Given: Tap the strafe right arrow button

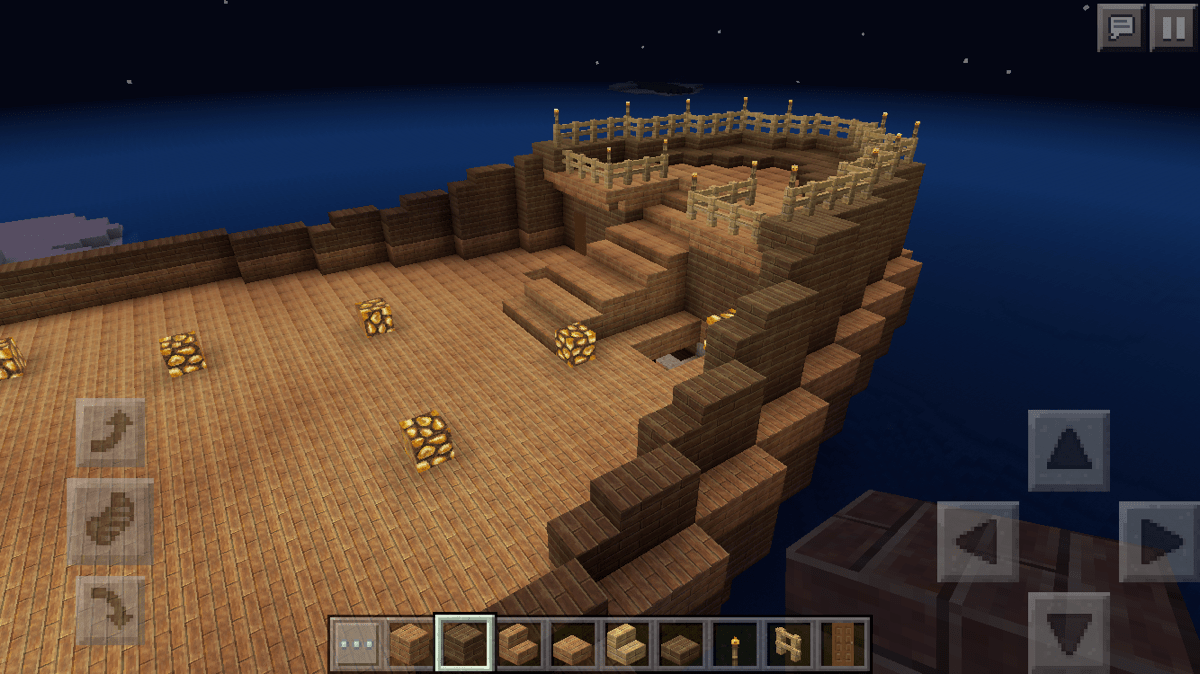Looking at the screenshot, I should (x=1160, y=542).
